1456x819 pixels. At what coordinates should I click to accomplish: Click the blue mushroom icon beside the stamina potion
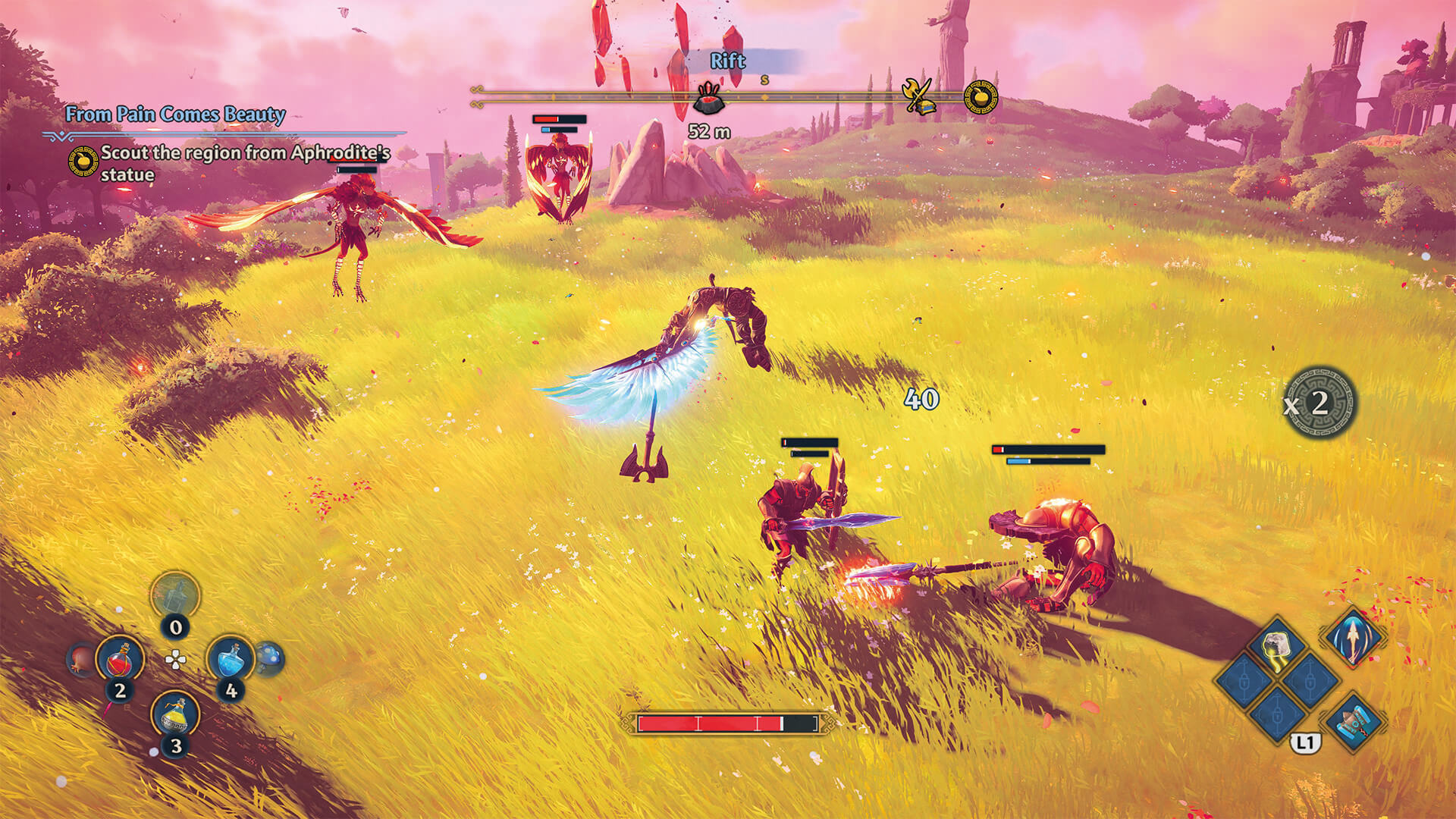click(x=269, y=657)
